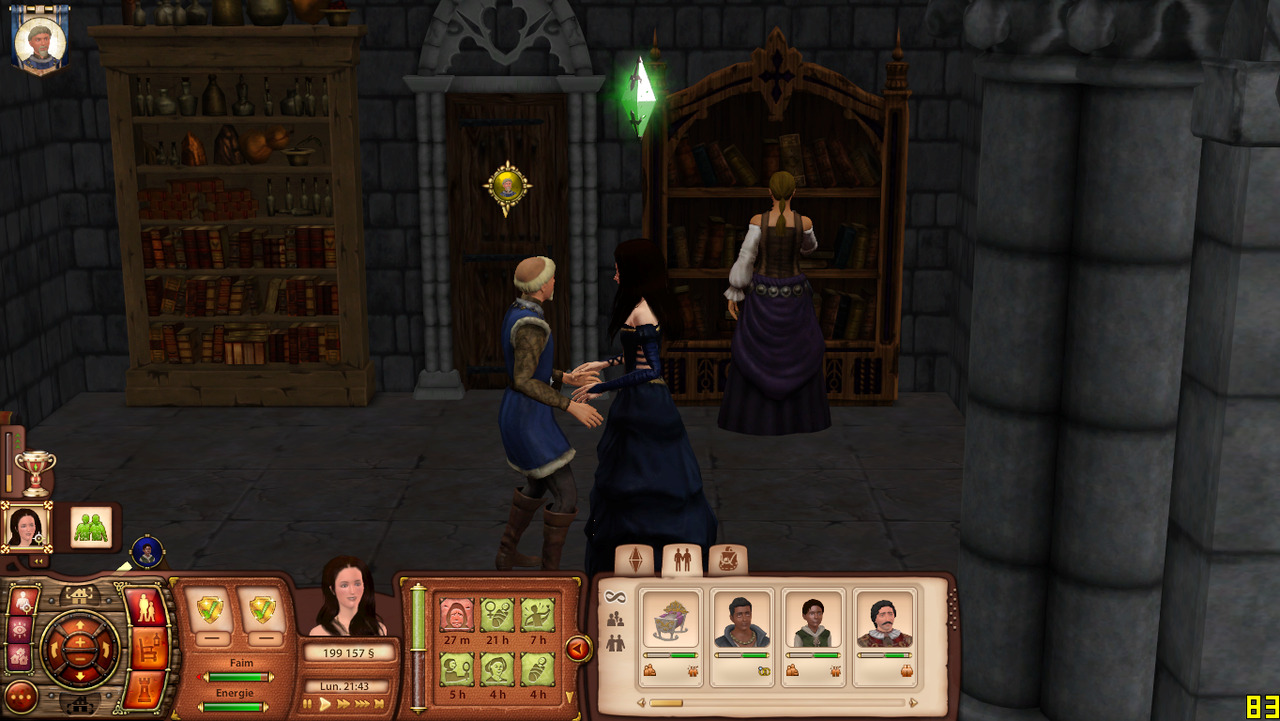Image resolution: width=1280 pixels, height=721 pixels.
Task: Open the quest trophy goblet panel
Action: coord(35,471)
